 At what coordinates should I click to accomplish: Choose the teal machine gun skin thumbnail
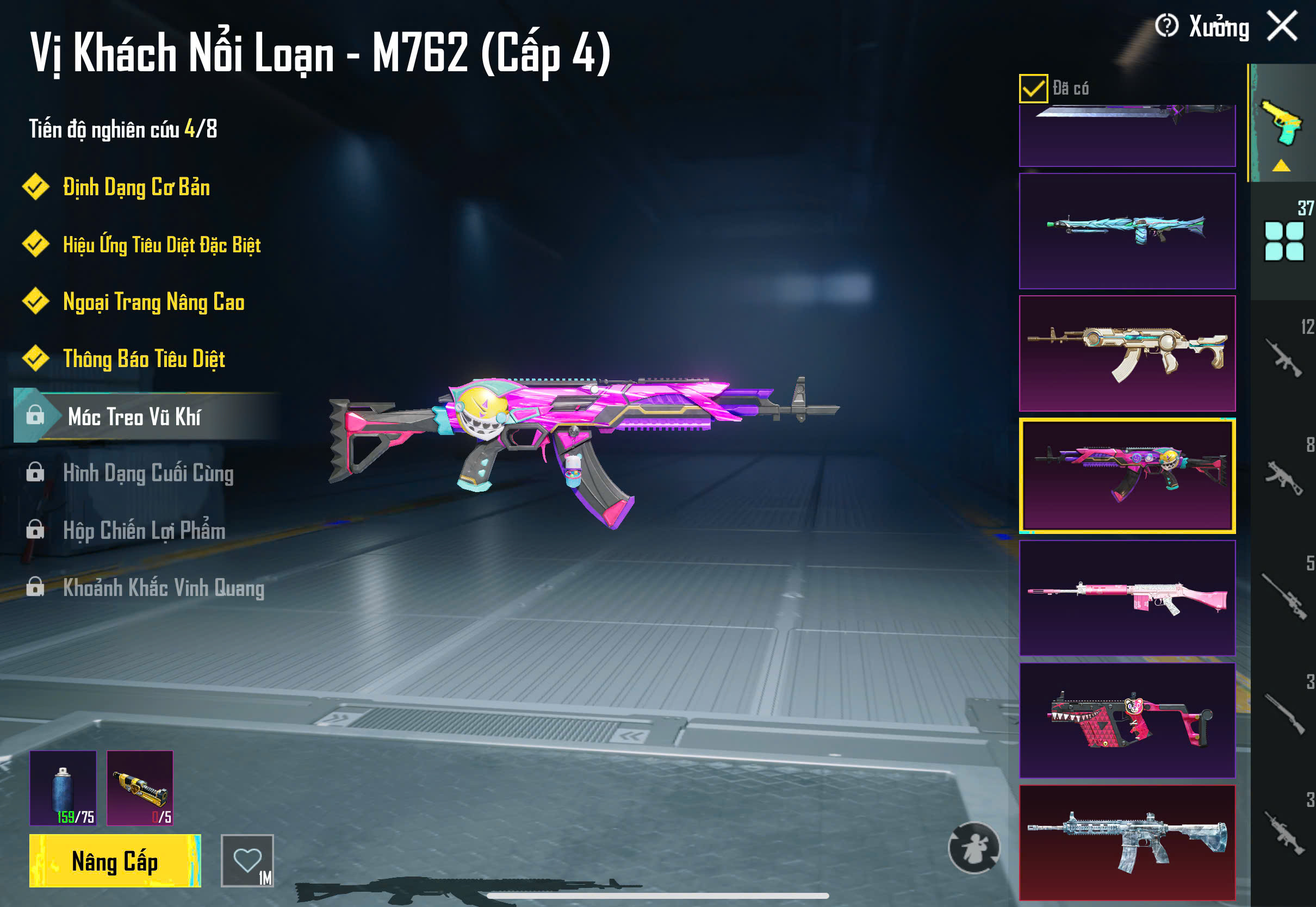pyautogui.click(x=1127, y=231)
